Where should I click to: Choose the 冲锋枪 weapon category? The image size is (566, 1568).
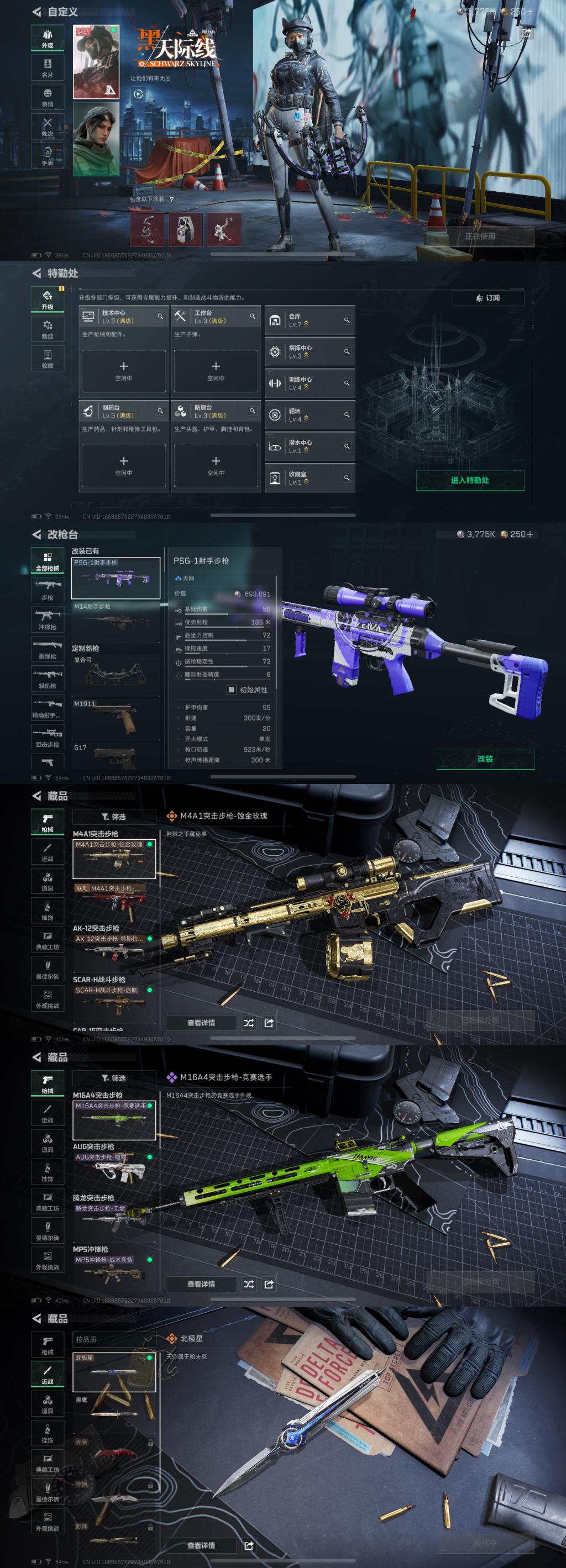(x=48, y=620)
